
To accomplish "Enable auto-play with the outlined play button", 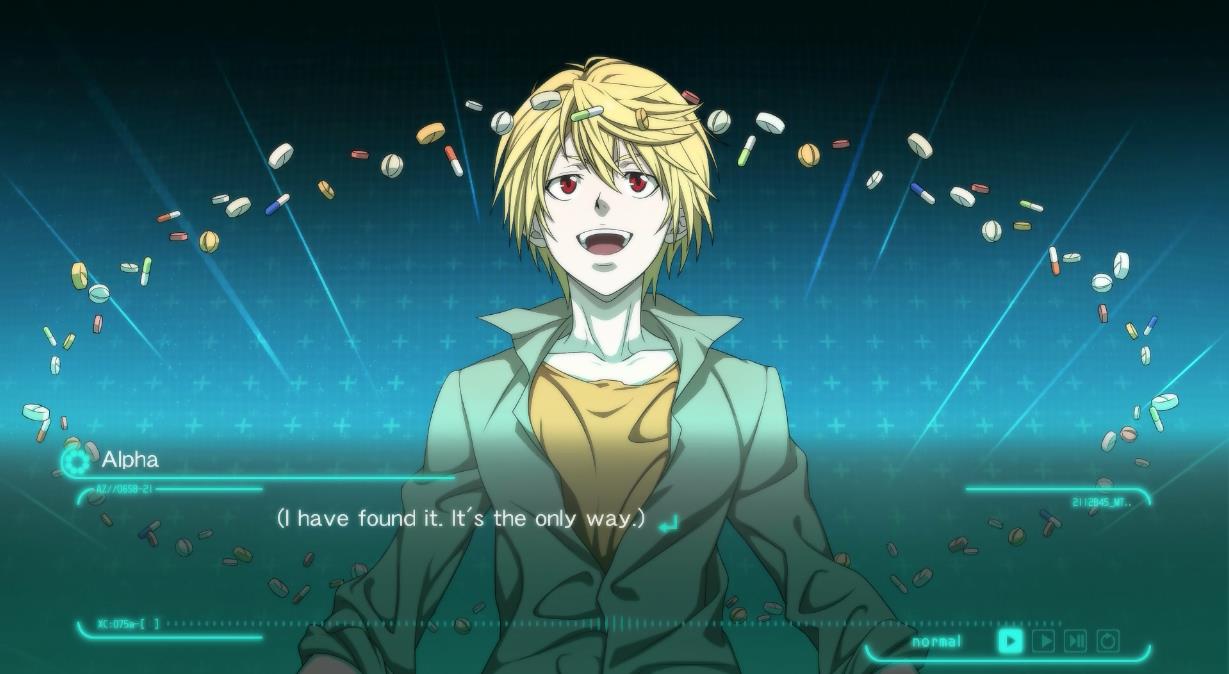I will pos(1043,641).
